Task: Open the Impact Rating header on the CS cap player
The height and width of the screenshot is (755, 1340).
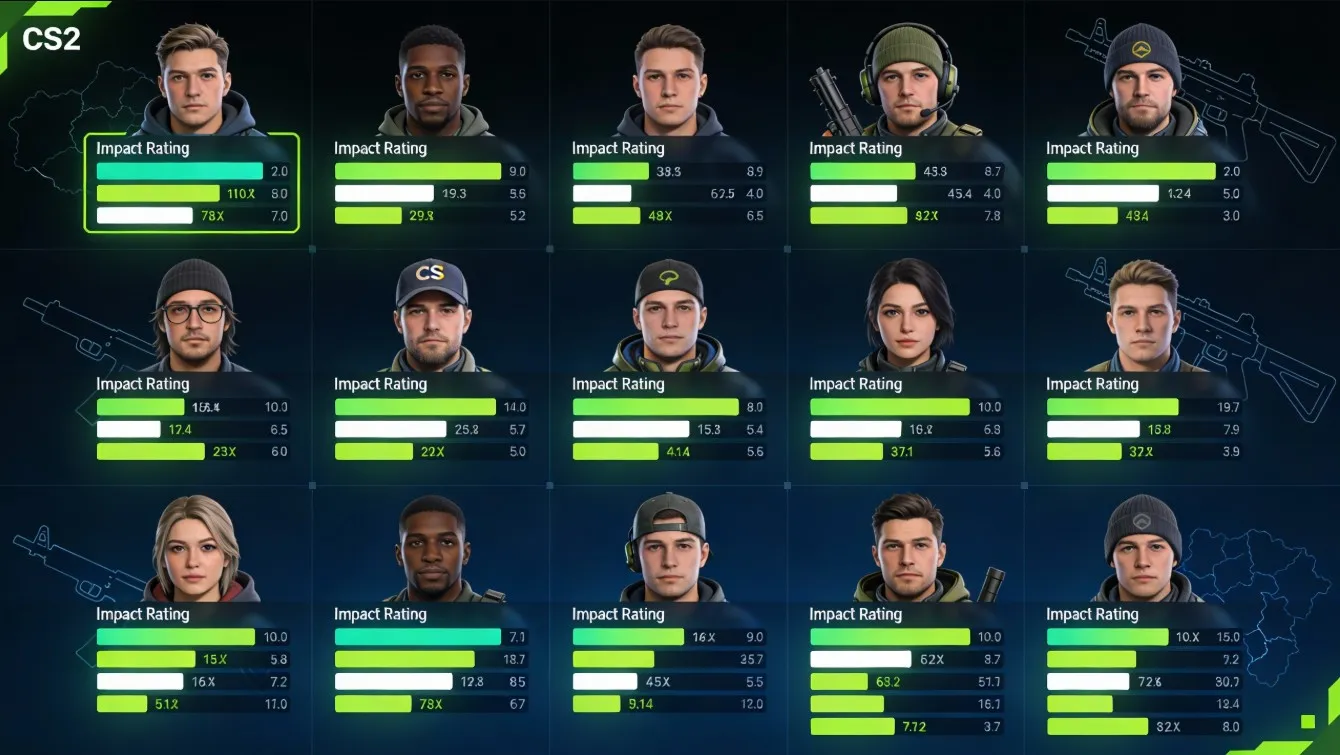Action: 381,383
